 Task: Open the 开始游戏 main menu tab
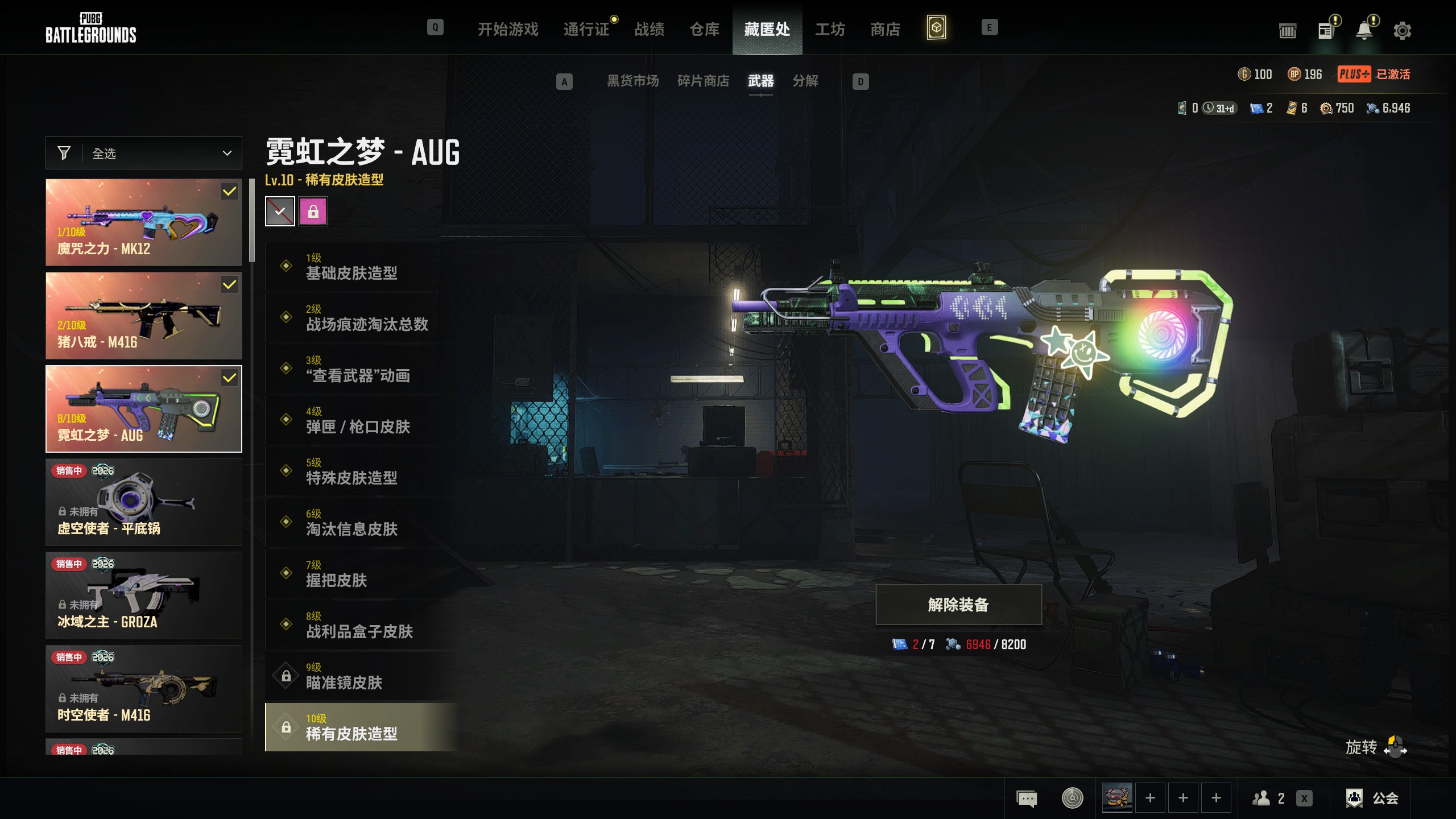pos(507,29)
